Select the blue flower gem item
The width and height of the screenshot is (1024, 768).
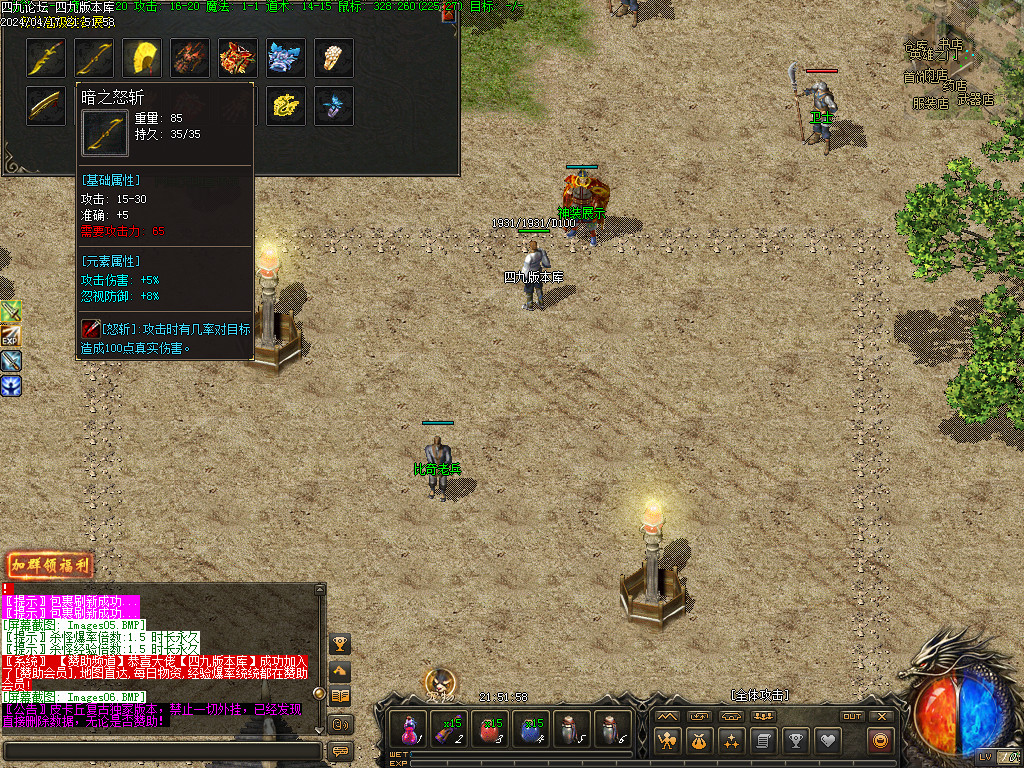(334, 106)
